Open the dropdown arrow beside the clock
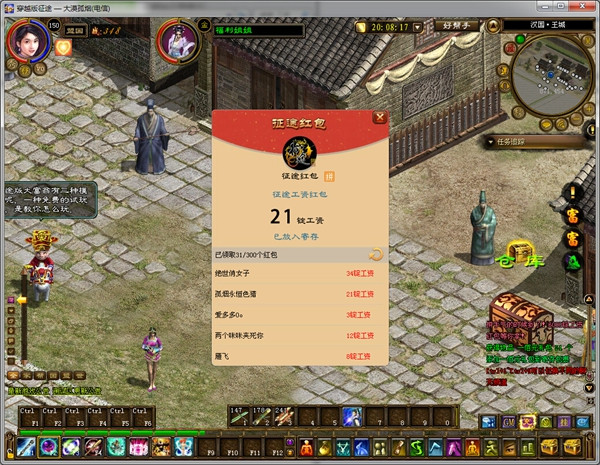600x465 pixels. click(x=418, y=27)
